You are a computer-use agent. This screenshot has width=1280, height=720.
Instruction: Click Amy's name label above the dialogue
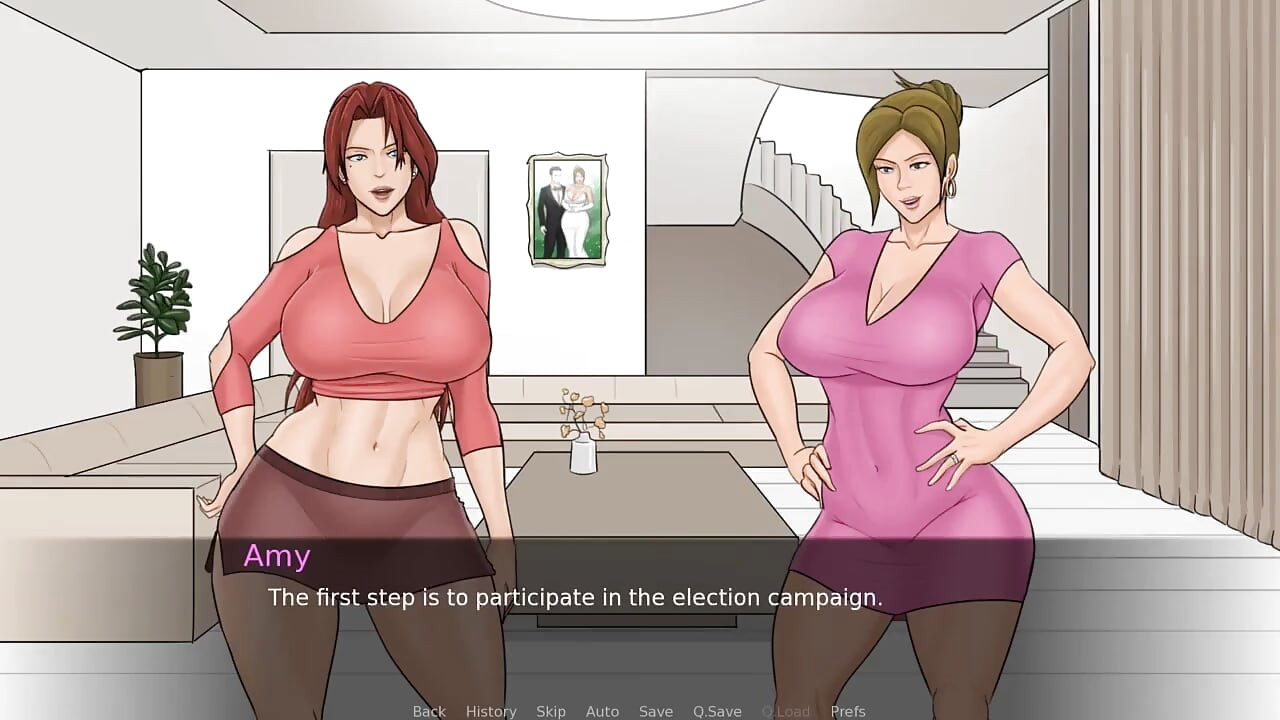(x=277, y=556)
